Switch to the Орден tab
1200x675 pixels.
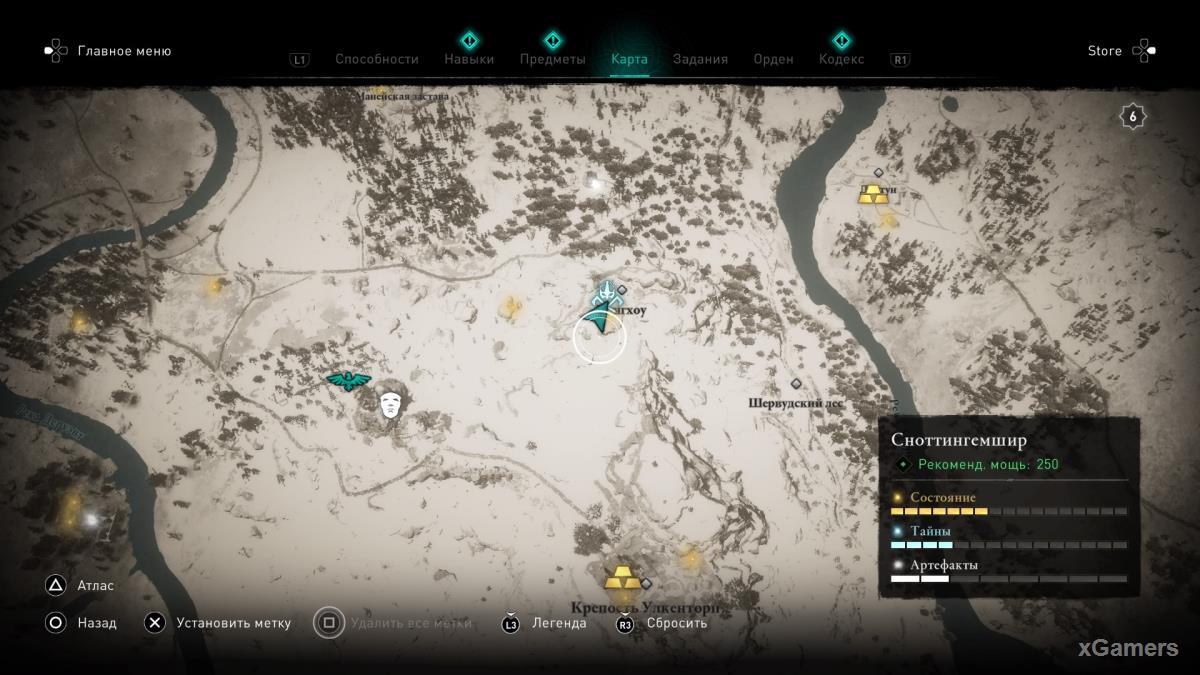click(x=773, y=59)
